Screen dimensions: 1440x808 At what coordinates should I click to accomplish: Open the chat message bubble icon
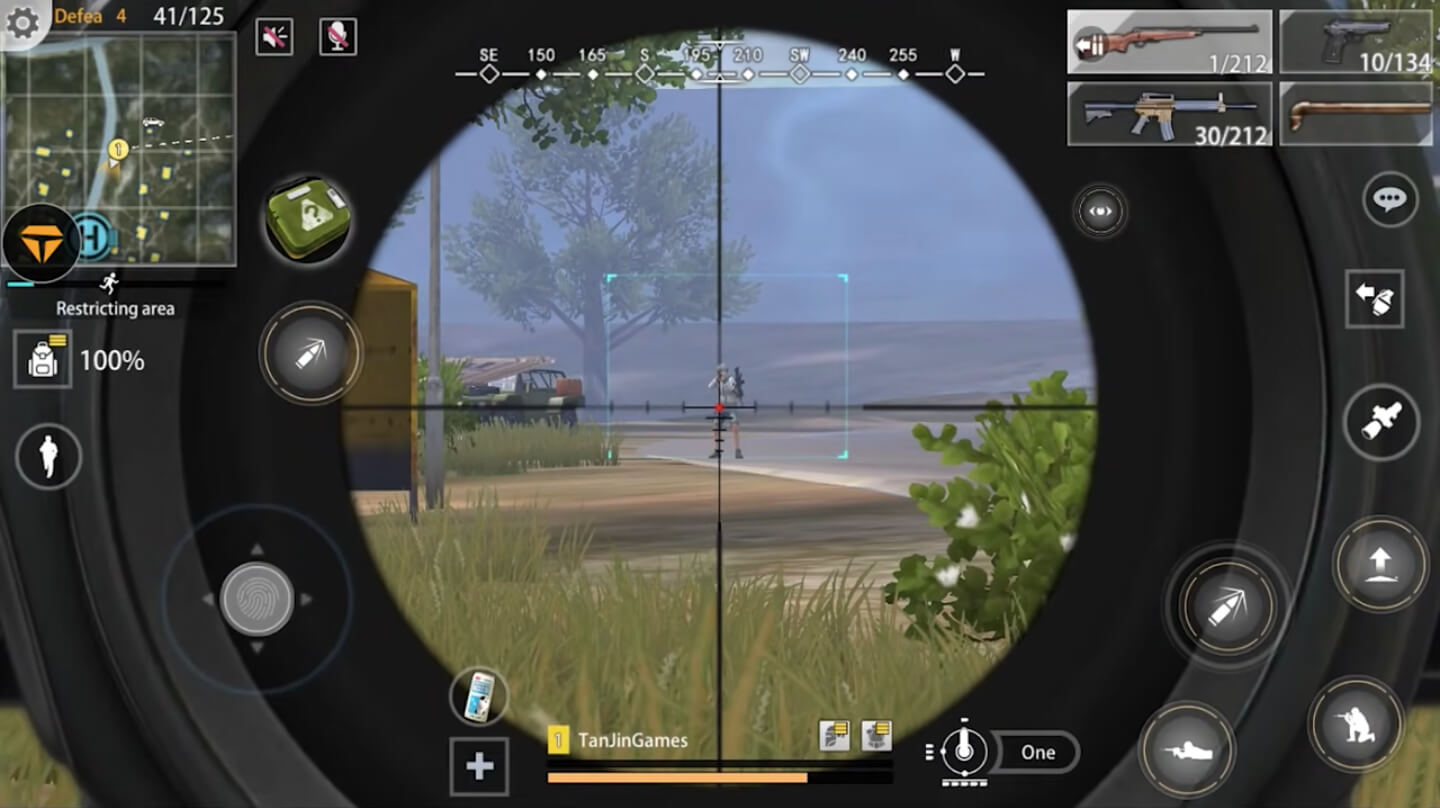tap(1389, 200)
